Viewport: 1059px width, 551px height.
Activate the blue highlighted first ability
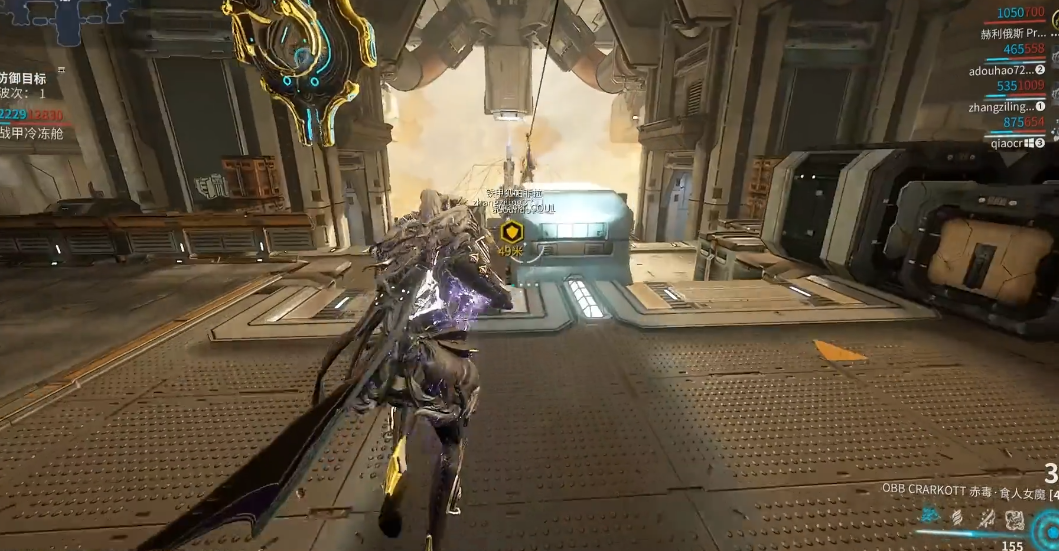931,515
